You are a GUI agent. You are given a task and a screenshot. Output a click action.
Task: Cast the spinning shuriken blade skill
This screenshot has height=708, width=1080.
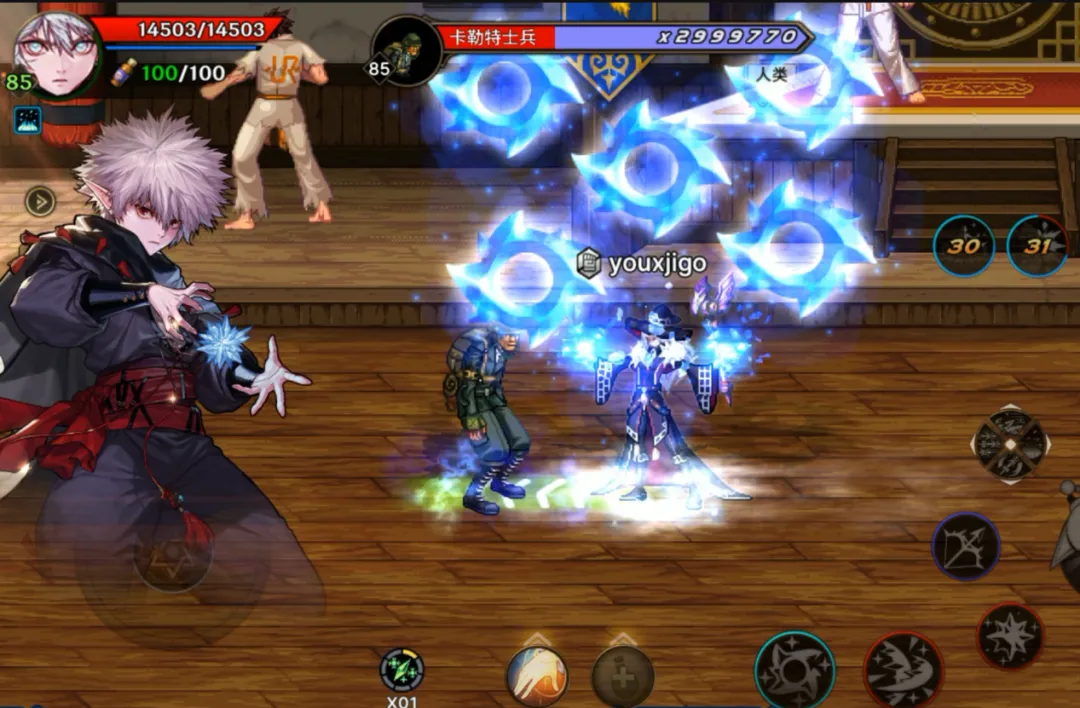795,670
